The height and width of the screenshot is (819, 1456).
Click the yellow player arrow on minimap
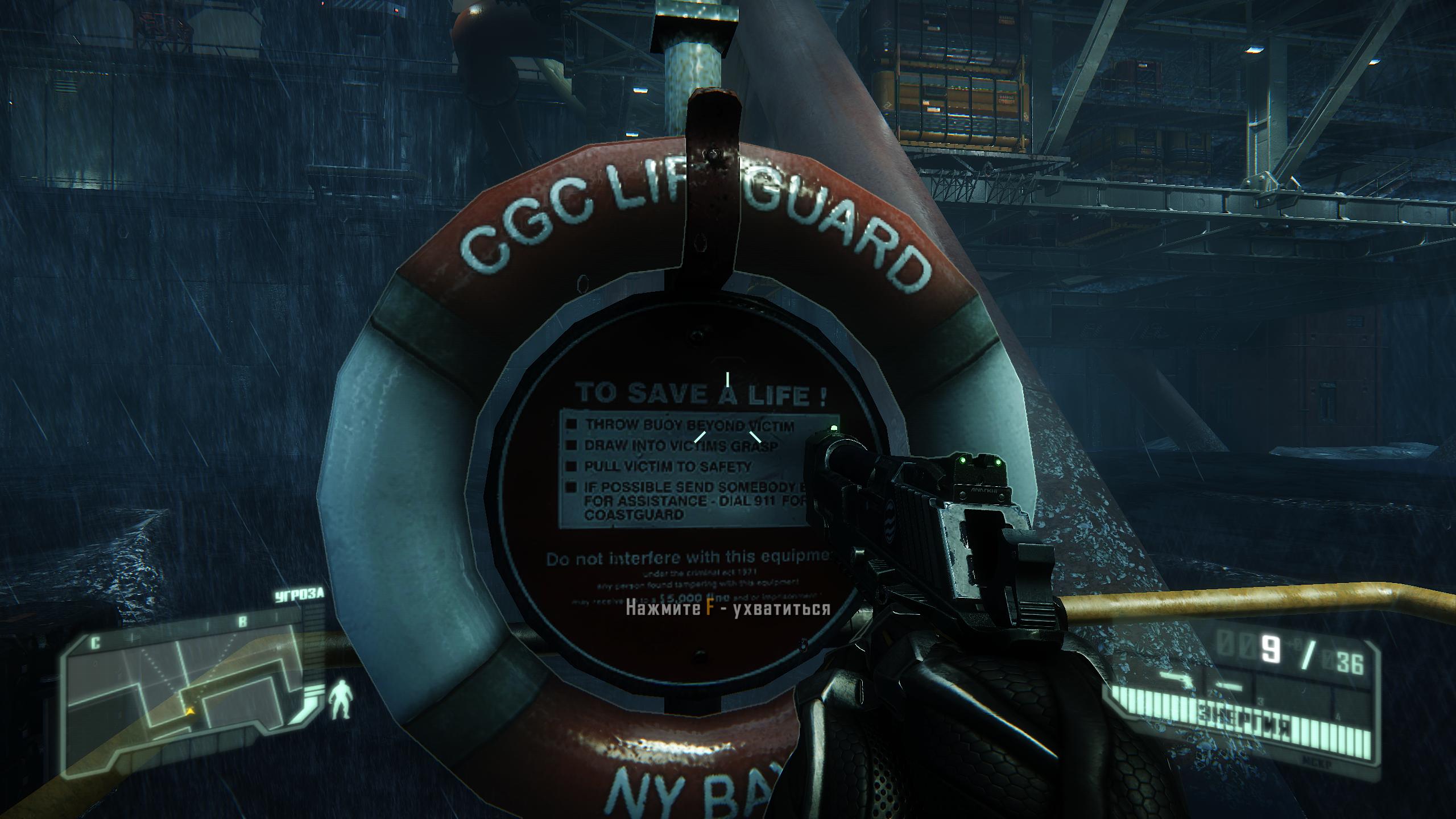pos(189,710)
